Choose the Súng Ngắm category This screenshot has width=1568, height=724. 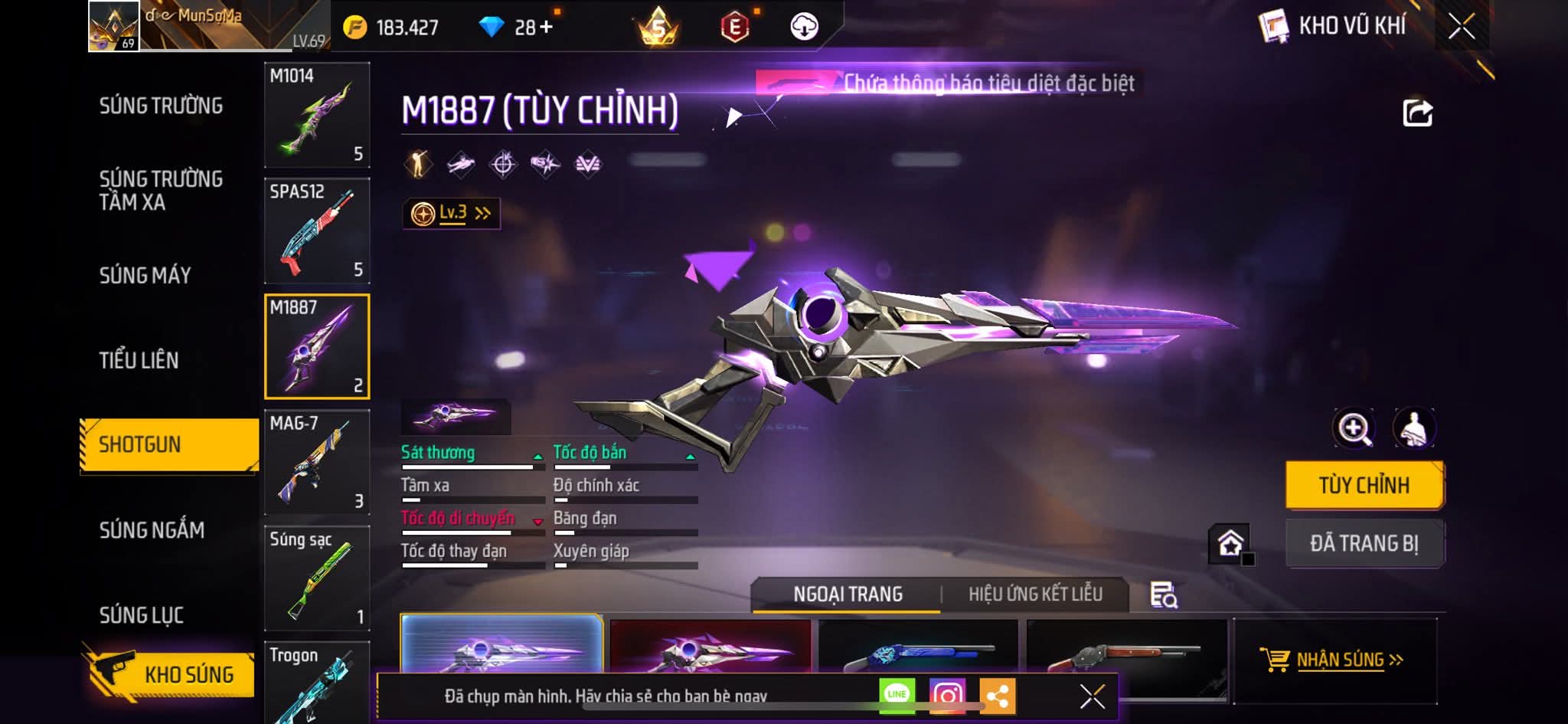152,530
